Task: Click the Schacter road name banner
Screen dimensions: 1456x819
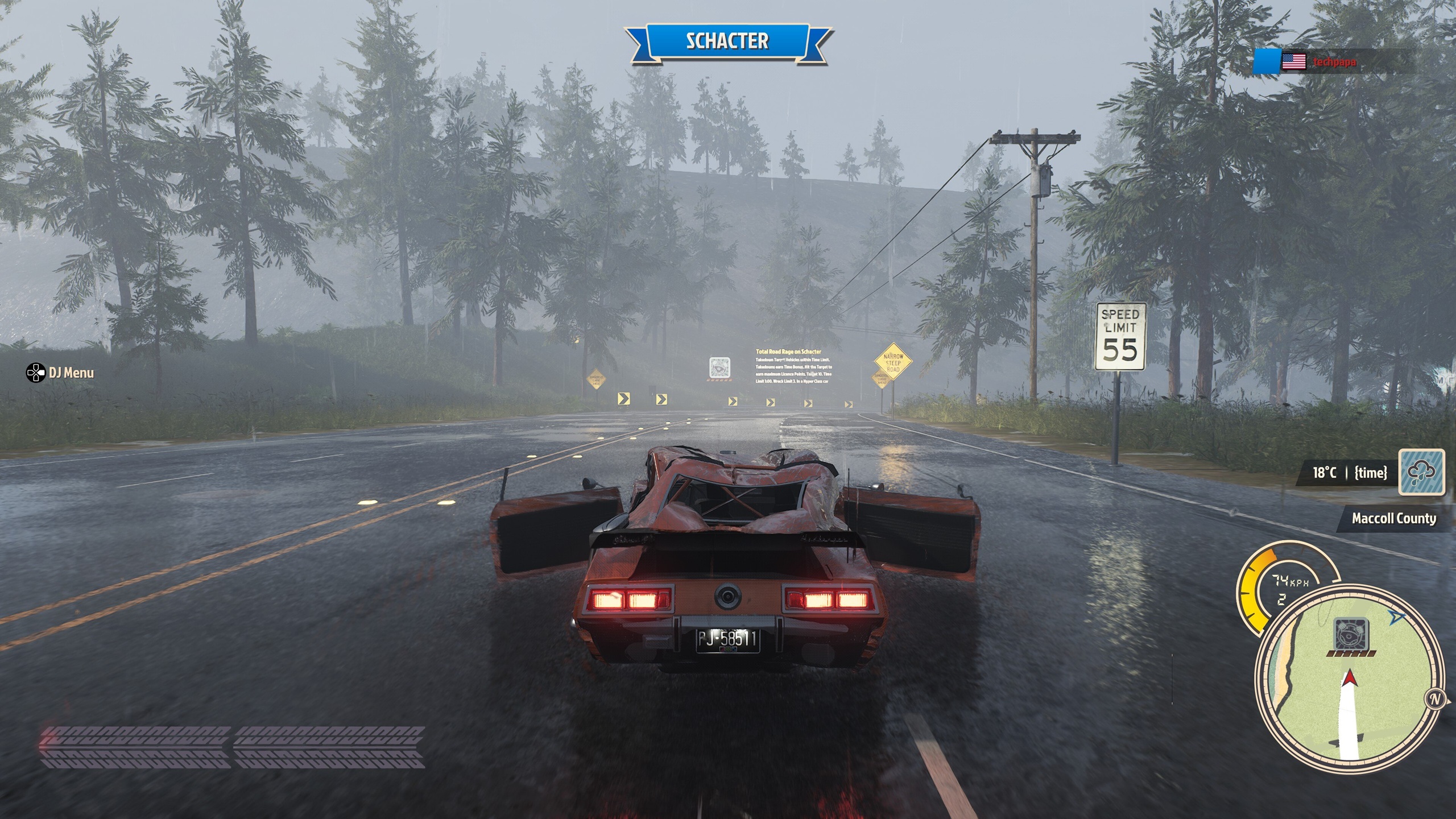Action: point(727,42)
